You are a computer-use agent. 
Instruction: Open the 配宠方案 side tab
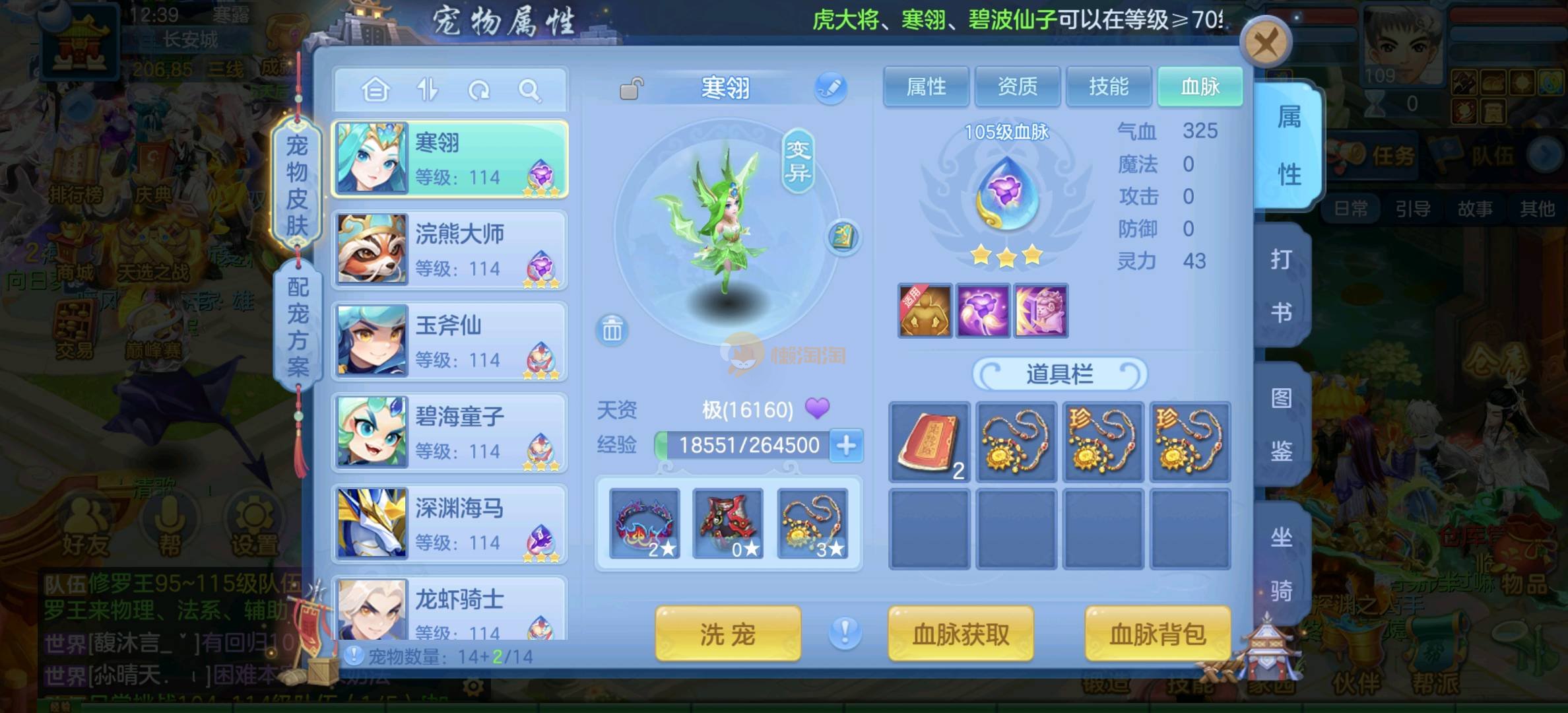[x=298, y=327]
